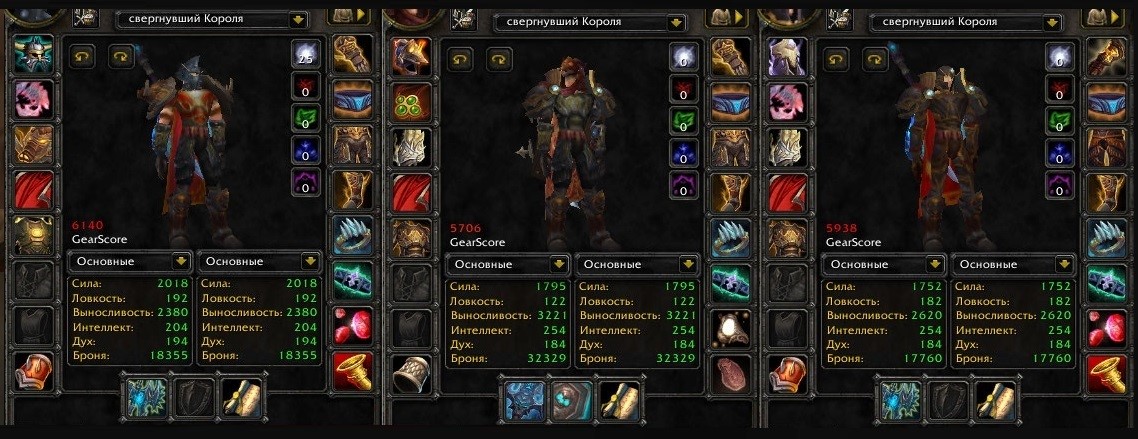
Task: Pick the pink flesh trinket slot
Action: pos(730,372)
